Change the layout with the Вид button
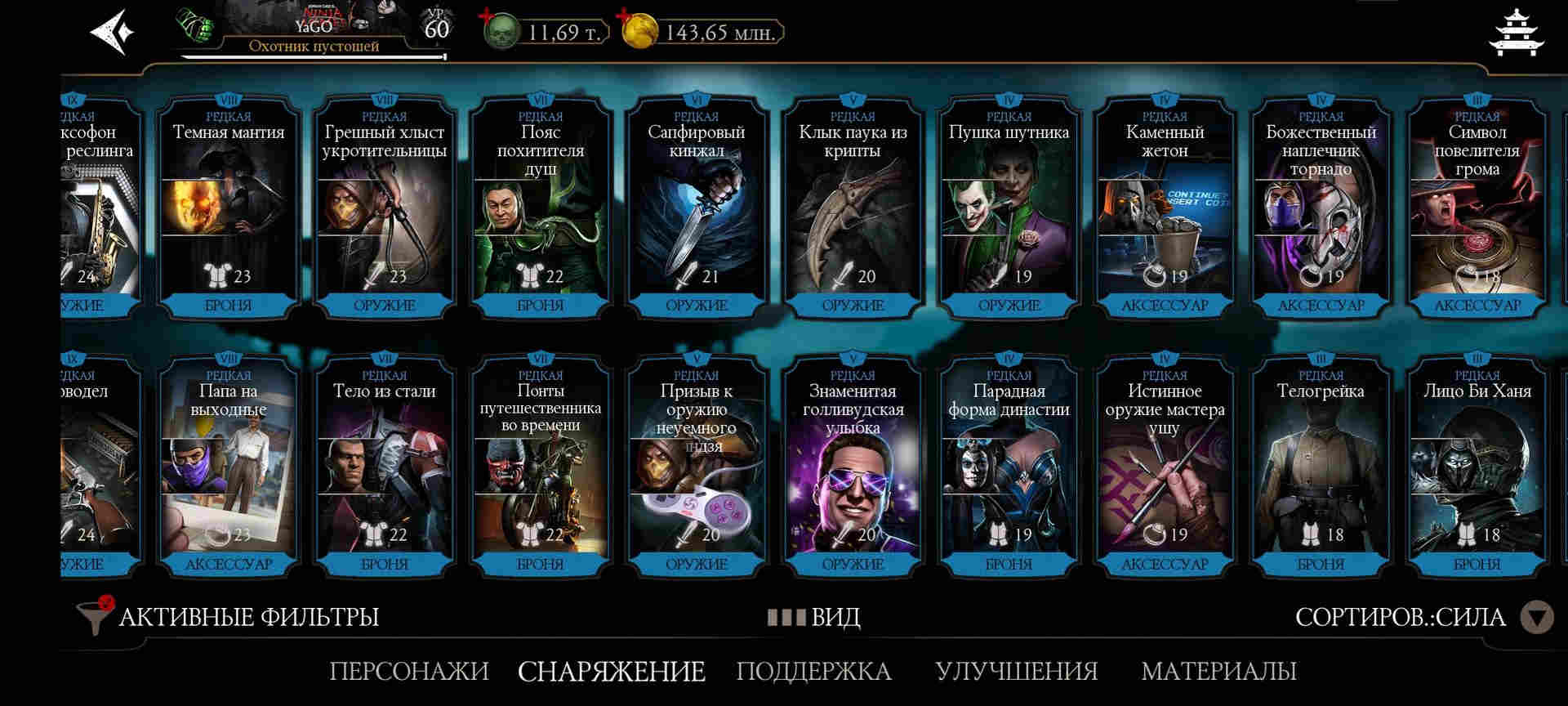The image size is (1568, 706). [814, 617]
